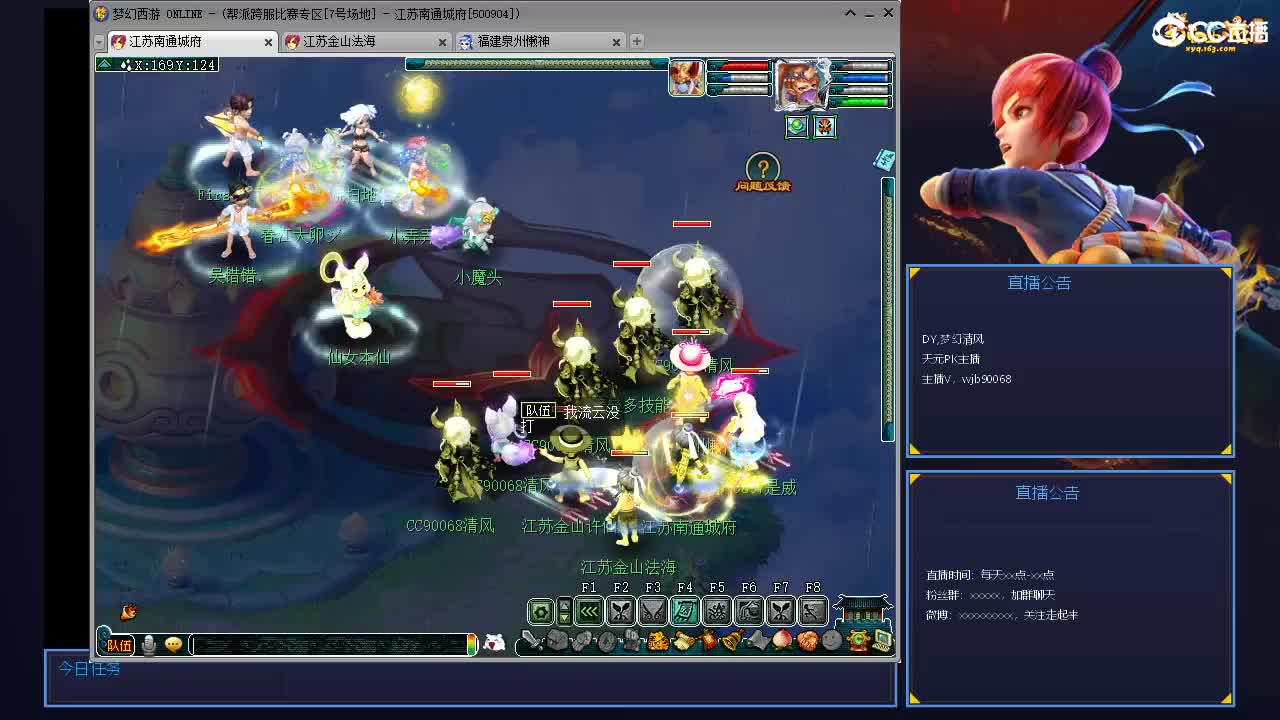
Task: Click the opera mask icon beside the green orb
Action: (824, 126)
